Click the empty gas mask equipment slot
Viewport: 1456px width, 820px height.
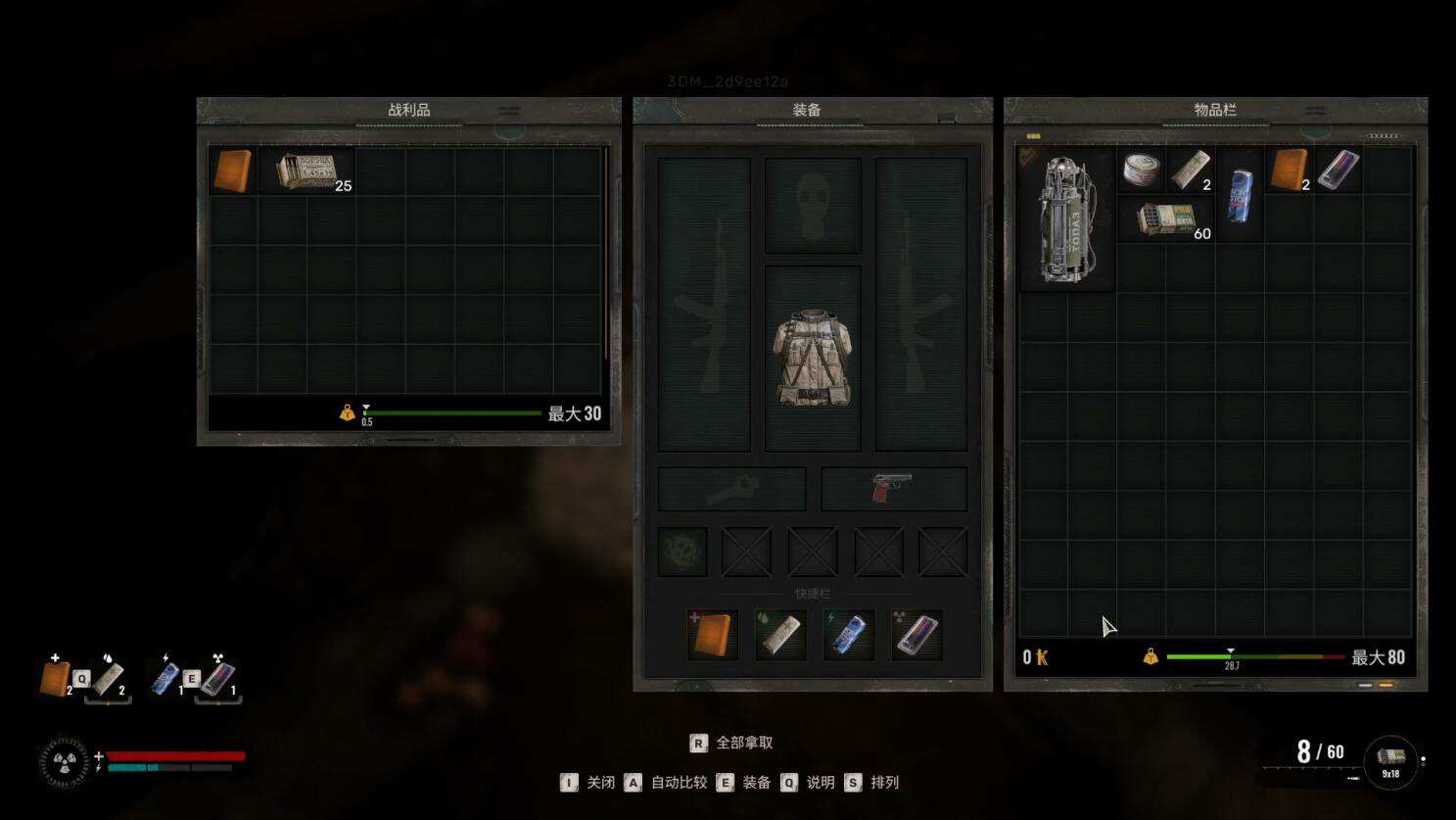812,205
